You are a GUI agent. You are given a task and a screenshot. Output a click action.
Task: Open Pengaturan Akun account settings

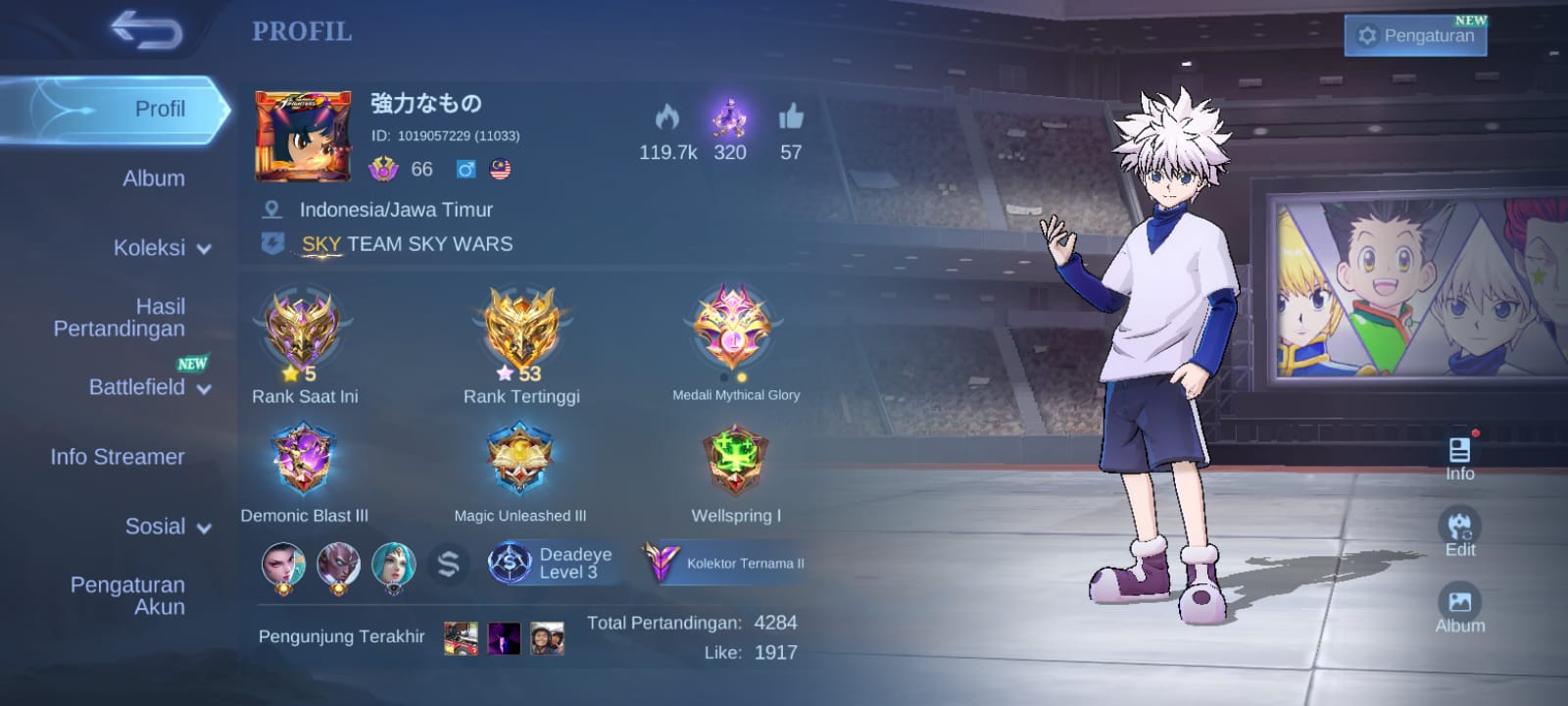[x=127, y=595]
